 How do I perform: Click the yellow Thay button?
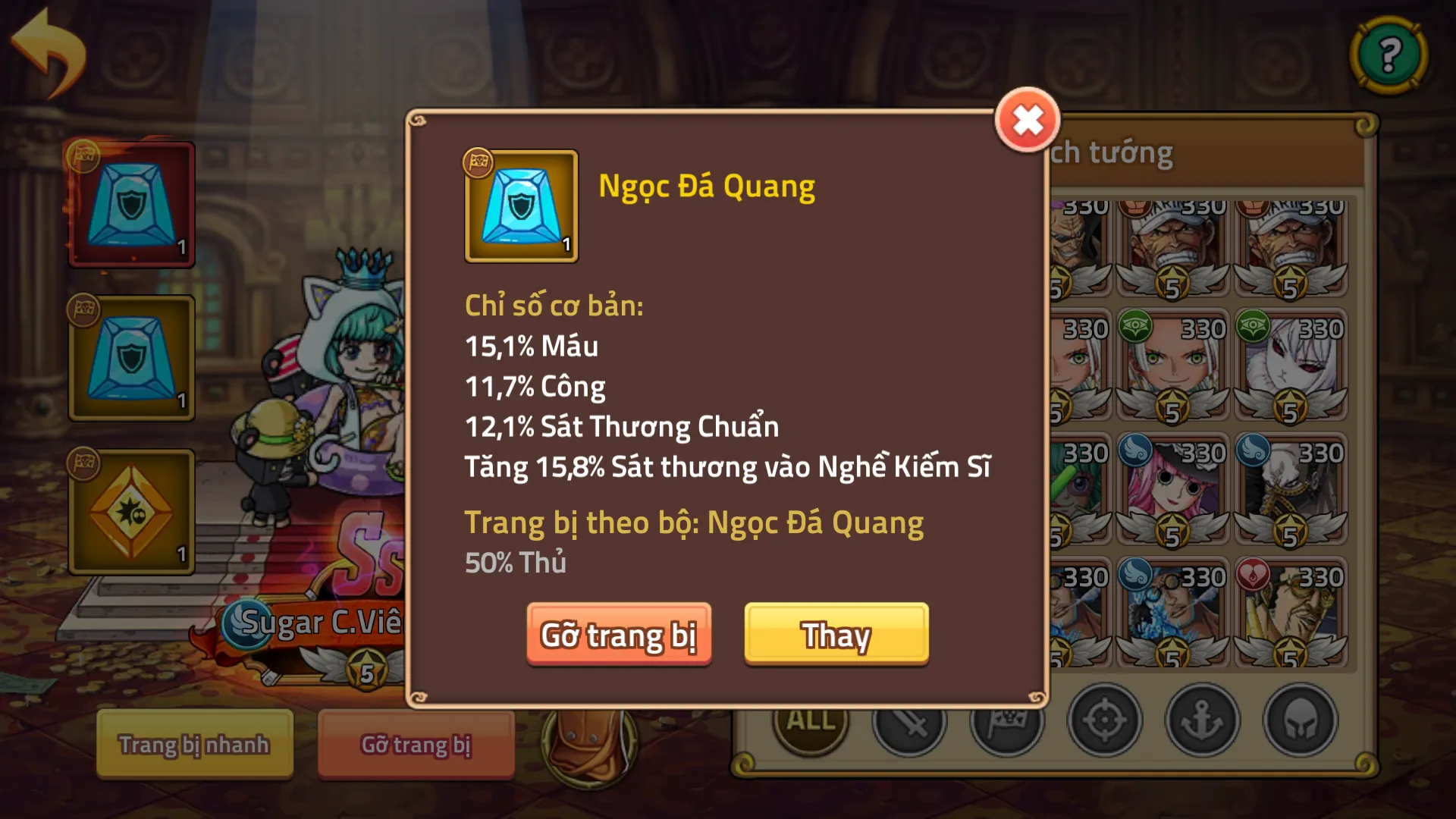pos(836,634)
